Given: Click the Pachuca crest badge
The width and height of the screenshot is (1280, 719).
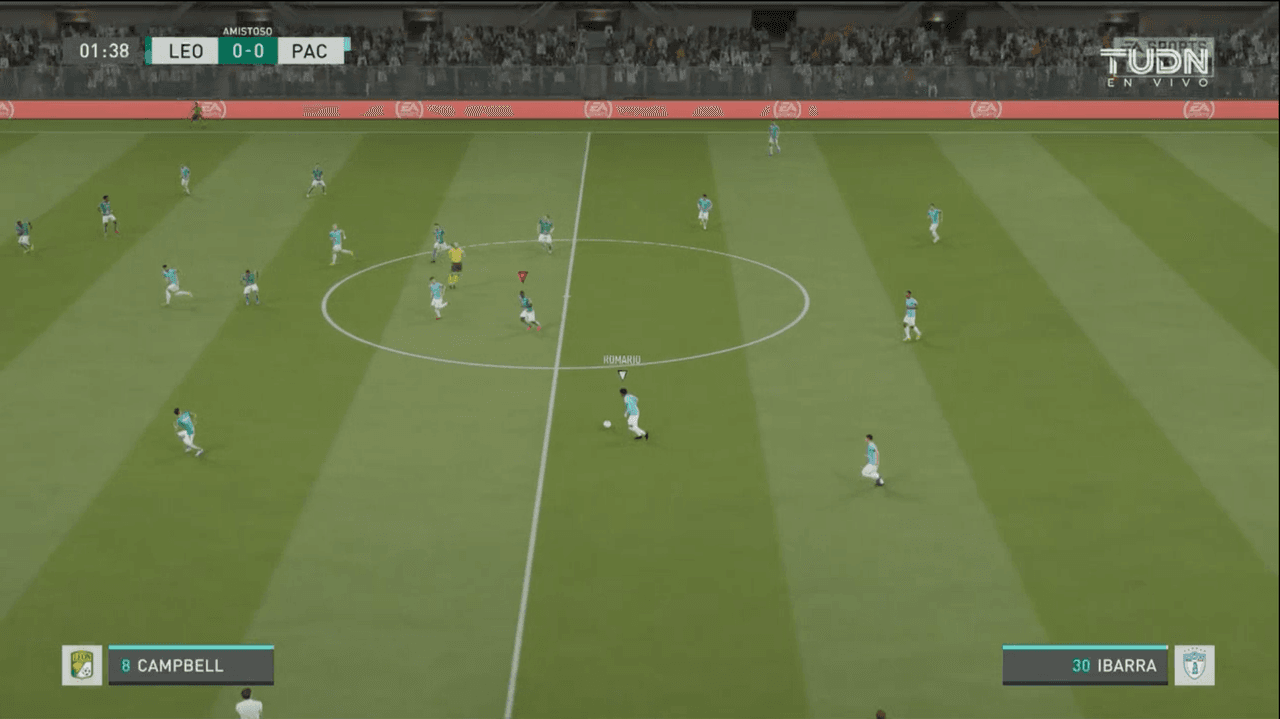Looking at the screenshot, I should point(1194,665).
